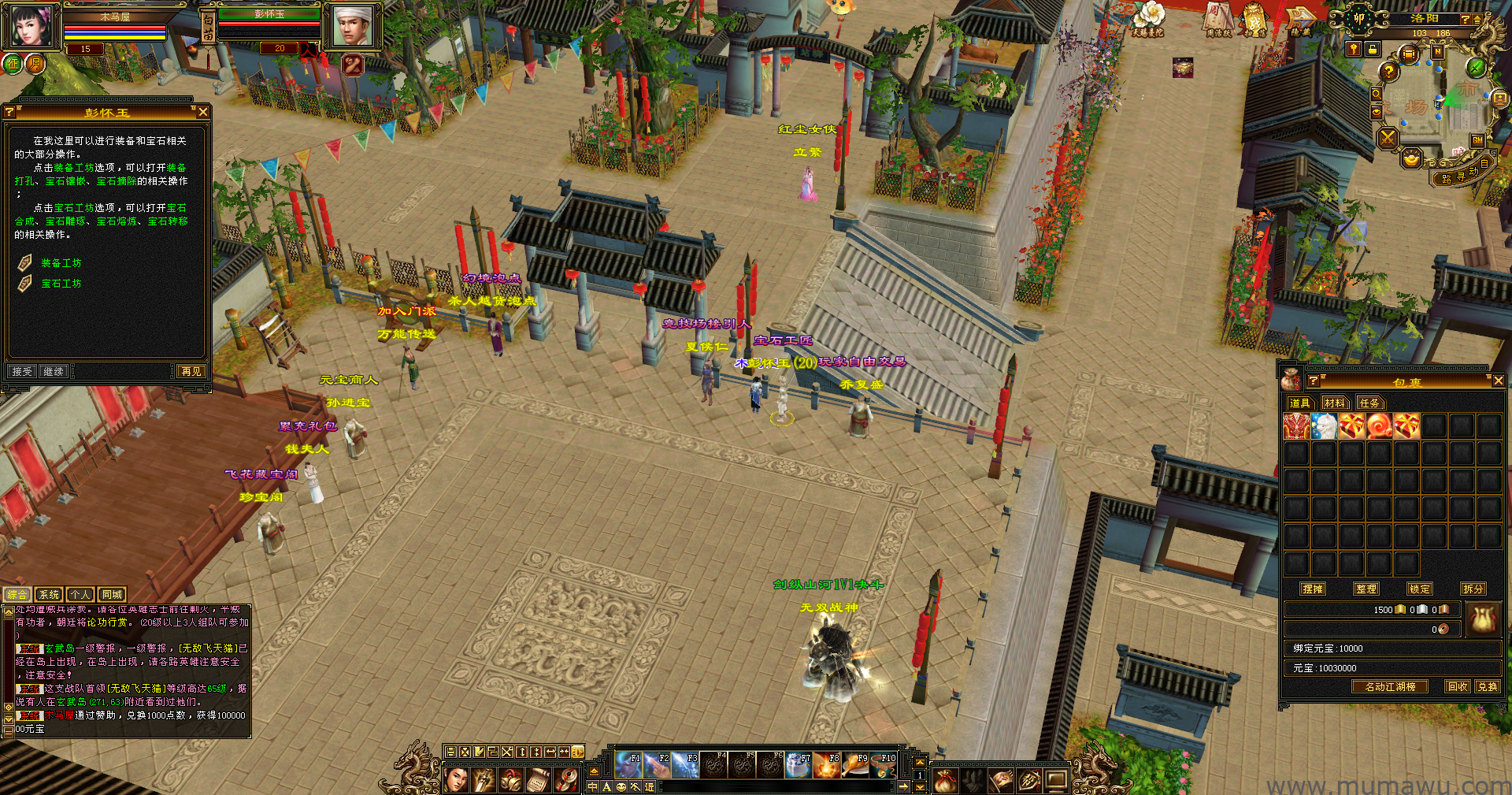Click 再见 to end the NPC dialogue
Image resolution: width=1512 pixels, height=795 pixels.
pyautogui.click(x=191, y=371)
